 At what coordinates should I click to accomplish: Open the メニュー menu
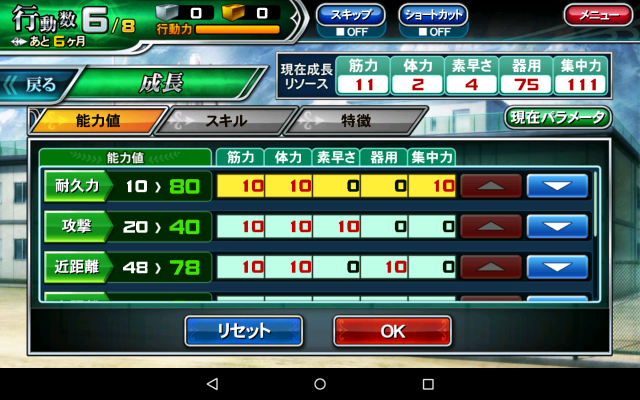(x=597, y=15)
